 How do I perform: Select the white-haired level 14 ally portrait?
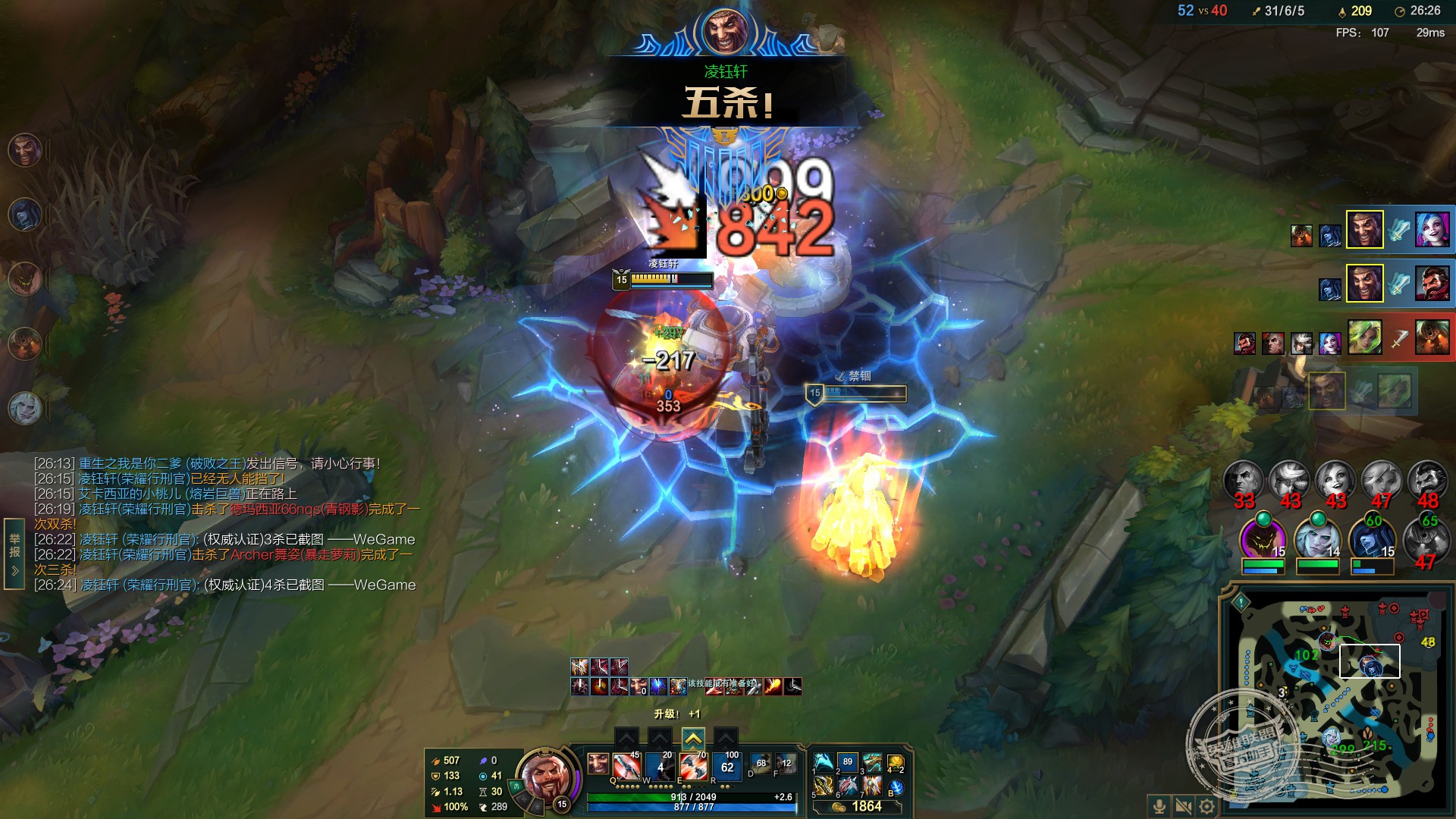click(1316, 537)
